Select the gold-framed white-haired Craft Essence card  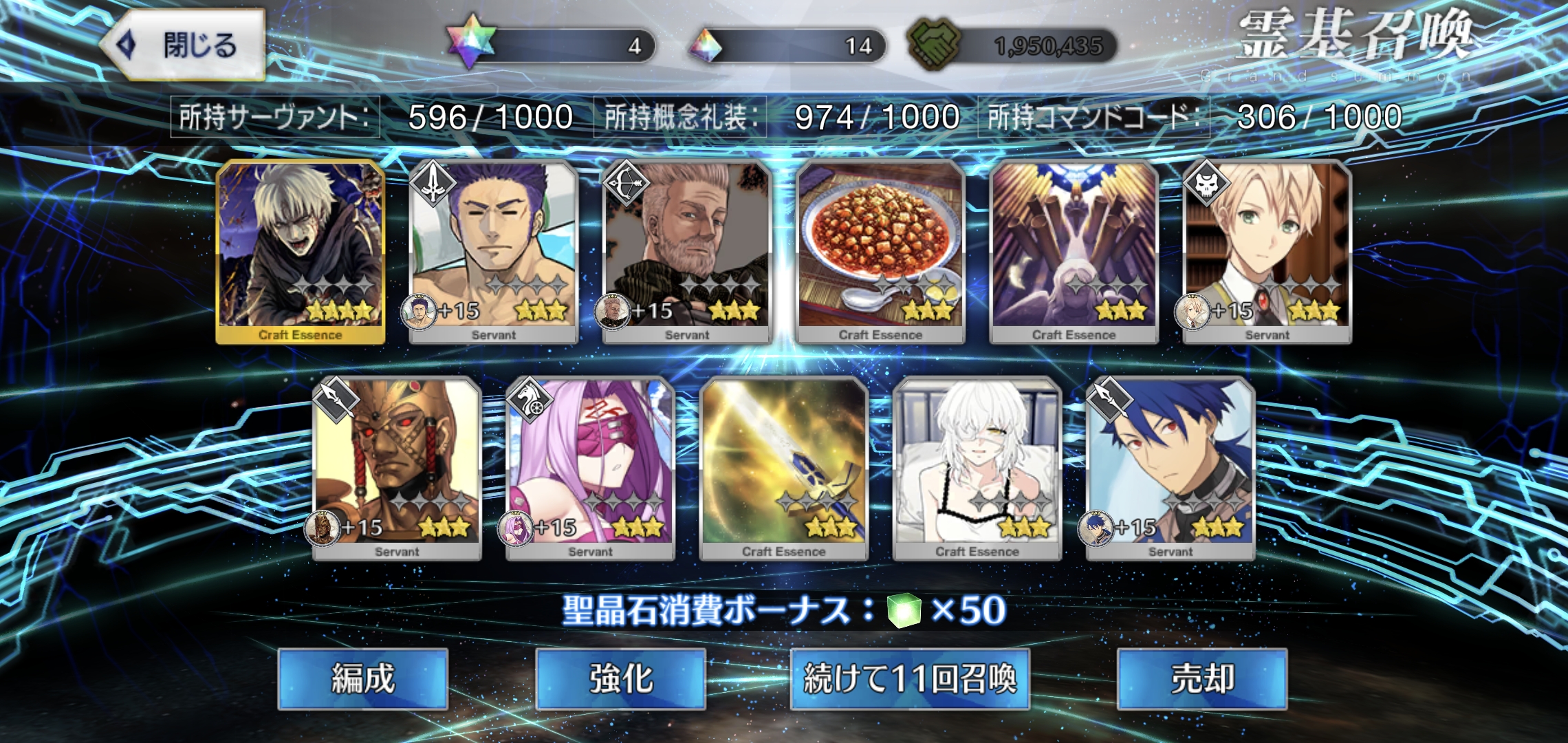[301, 252]
